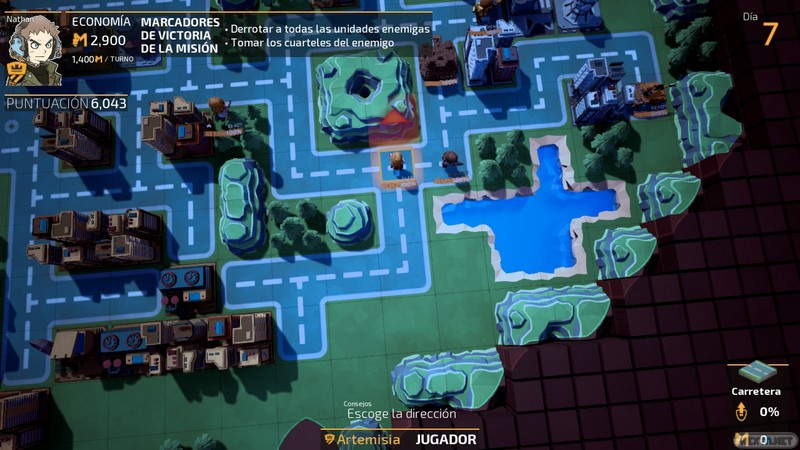Open the Economía funds panel
Screen dimensions: 800x450
pos(100,38)
